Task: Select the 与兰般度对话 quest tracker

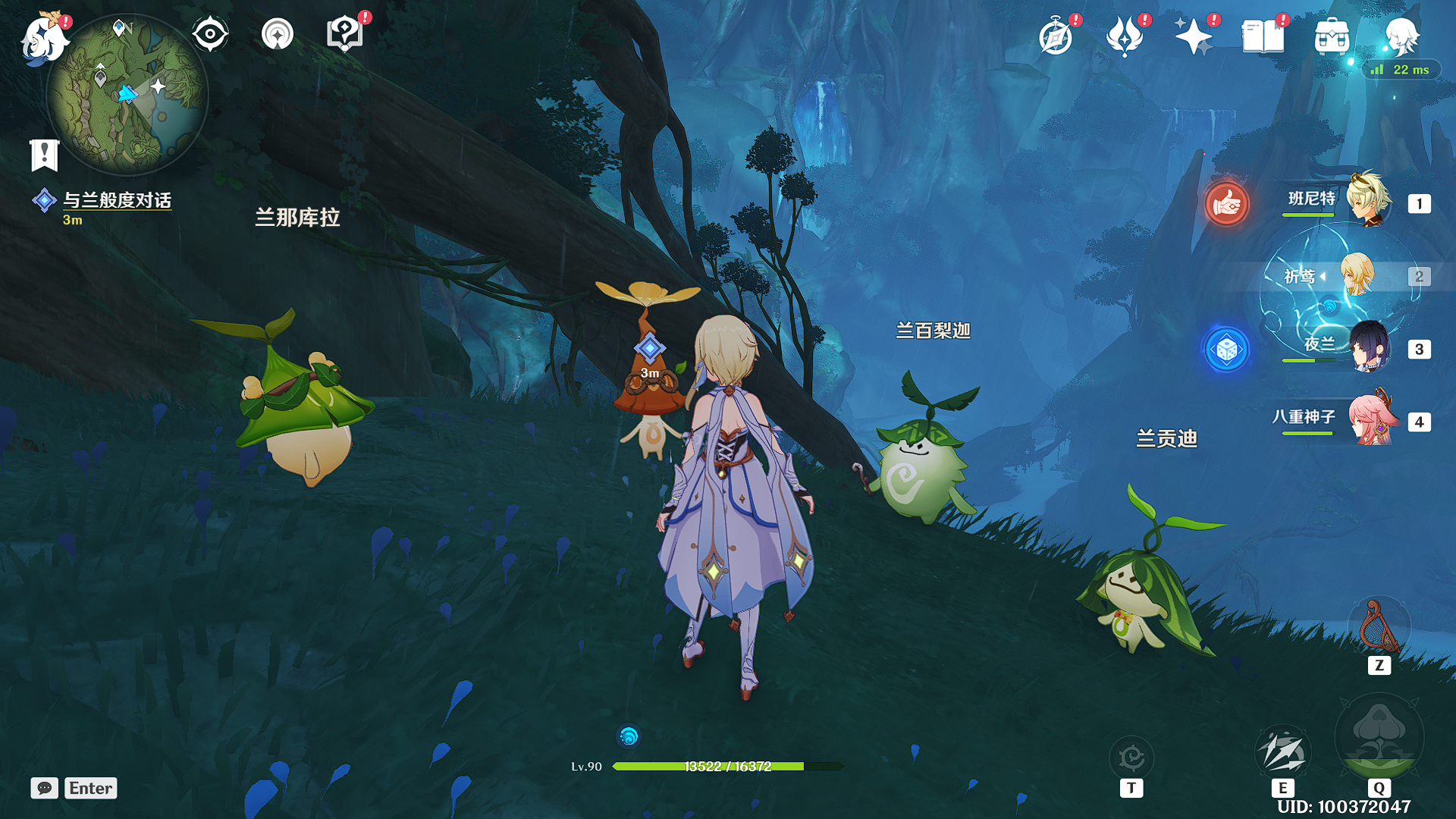Action: pos(117,200)
